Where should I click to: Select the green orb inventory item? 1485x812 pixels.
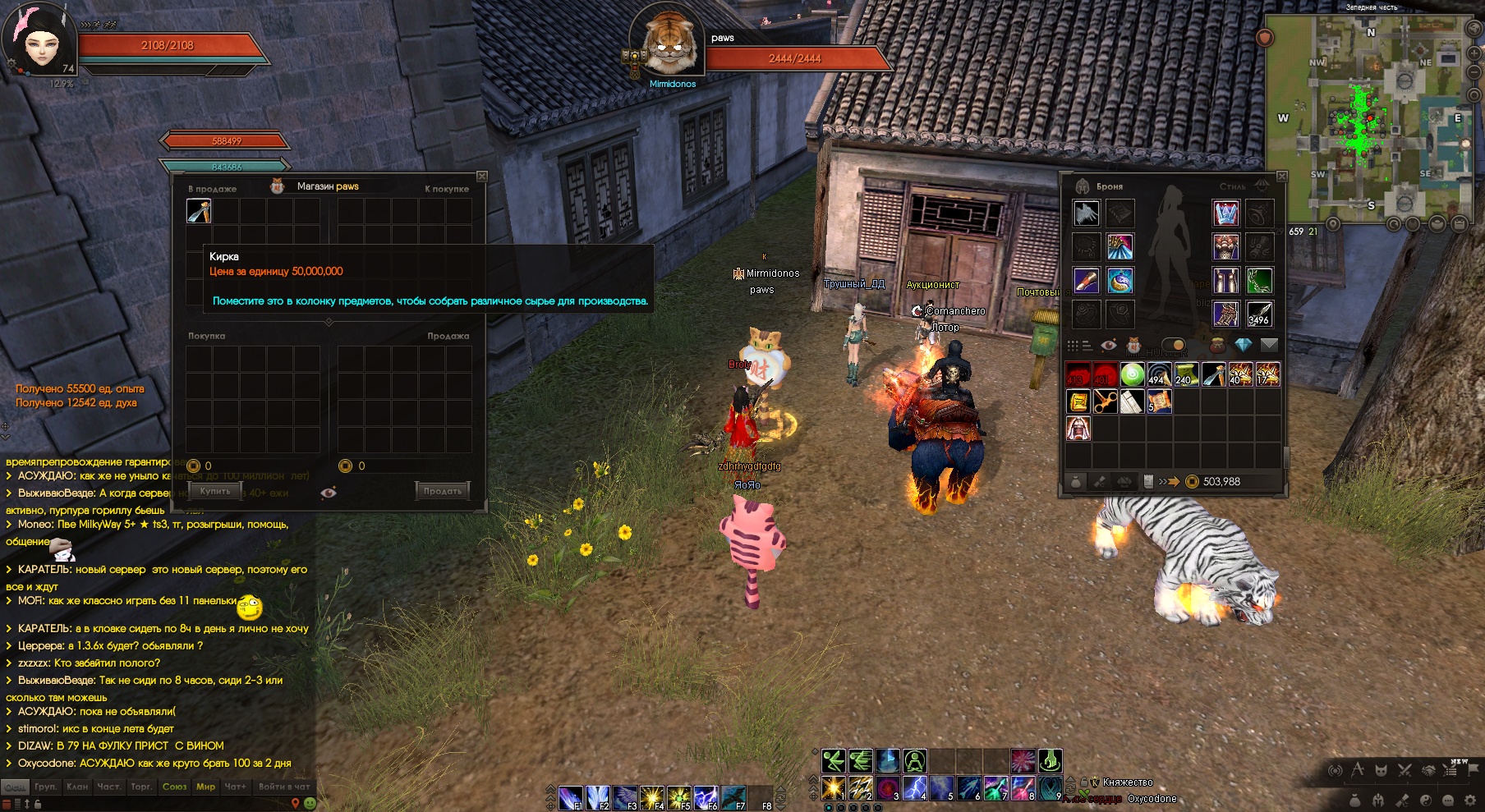coord(1132,375)
